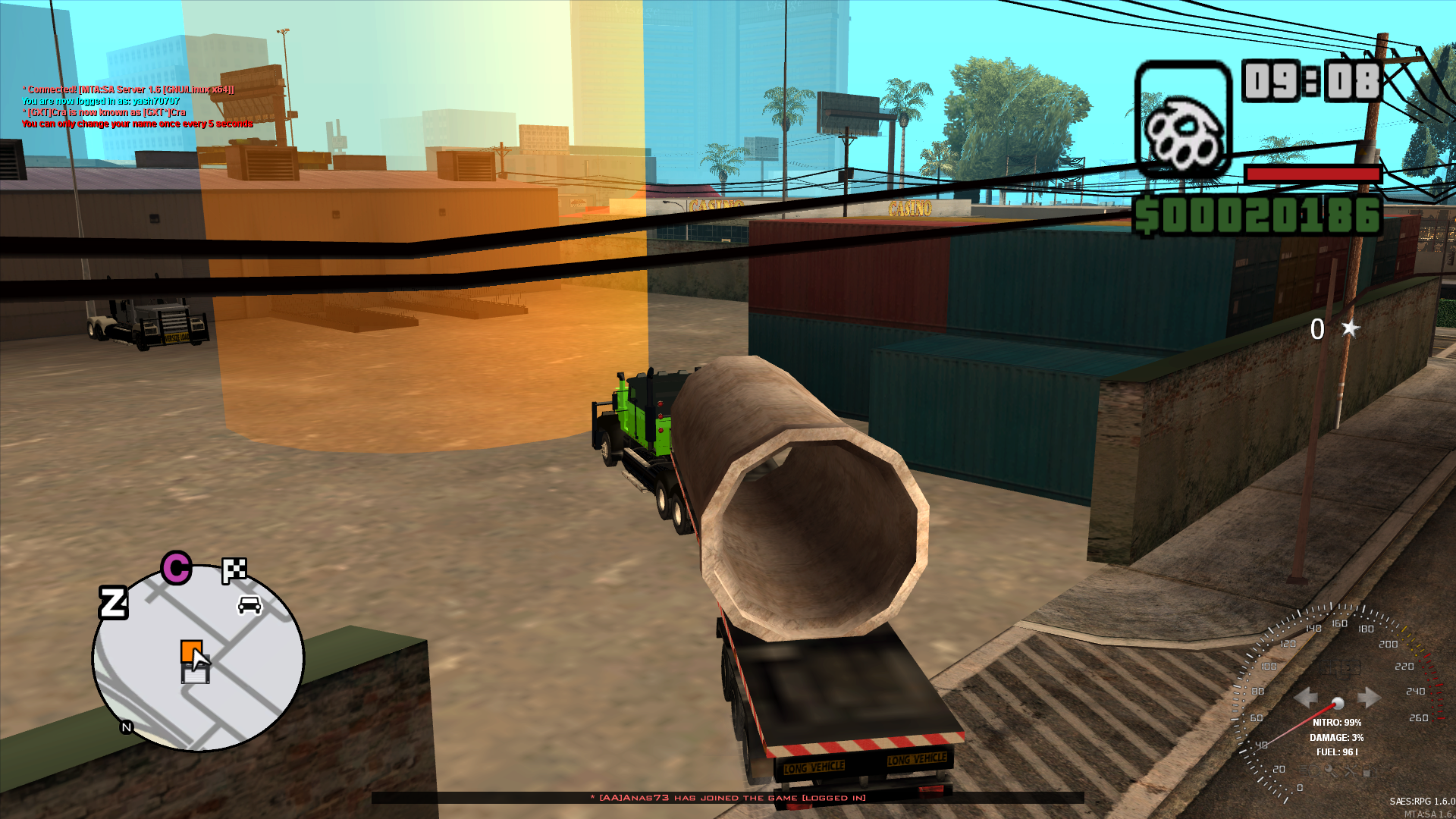Click the Z blip on the minimap edge

[x=113, y=603]
